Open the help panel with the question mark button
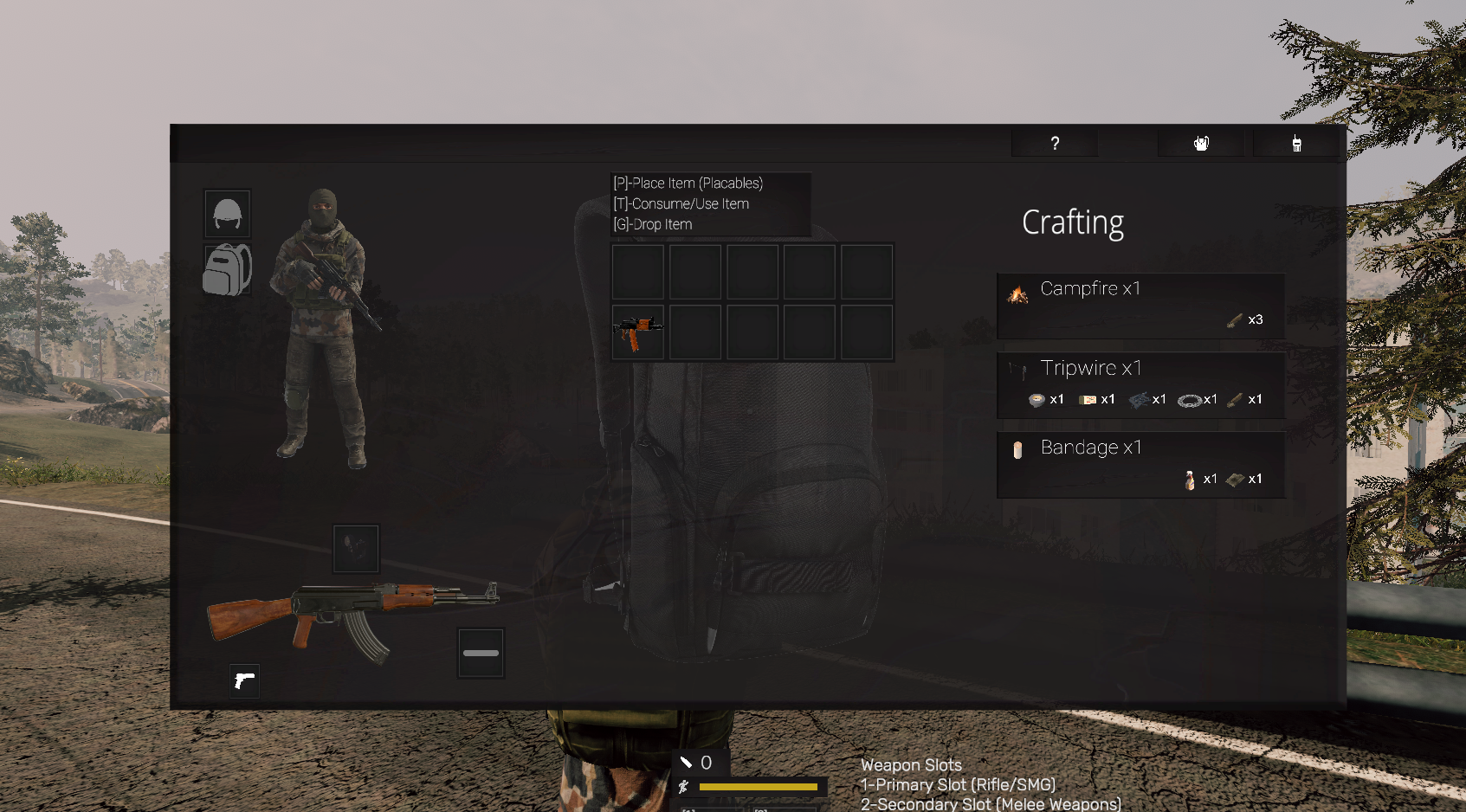This screenshot has width=1466, height=812. pos(1054,143)
